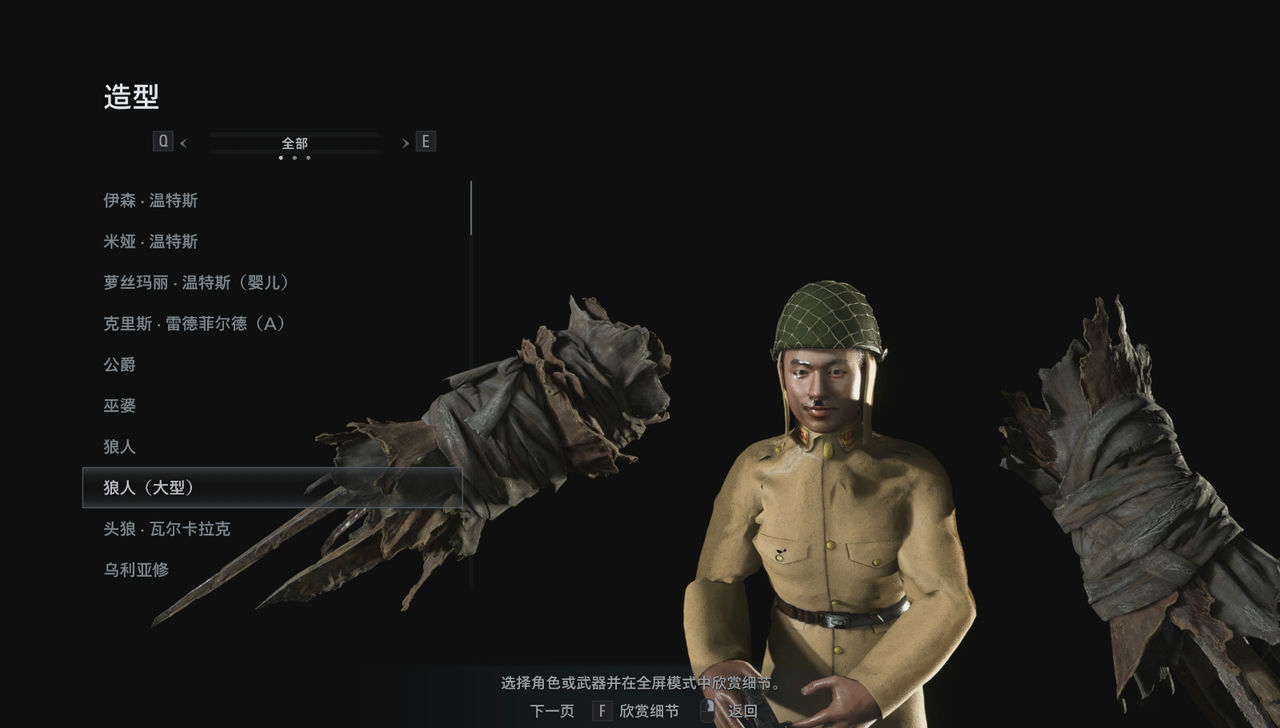1280x728 pixels.
Task: Click the E key icon near the category selector
Action: [425, 141]
